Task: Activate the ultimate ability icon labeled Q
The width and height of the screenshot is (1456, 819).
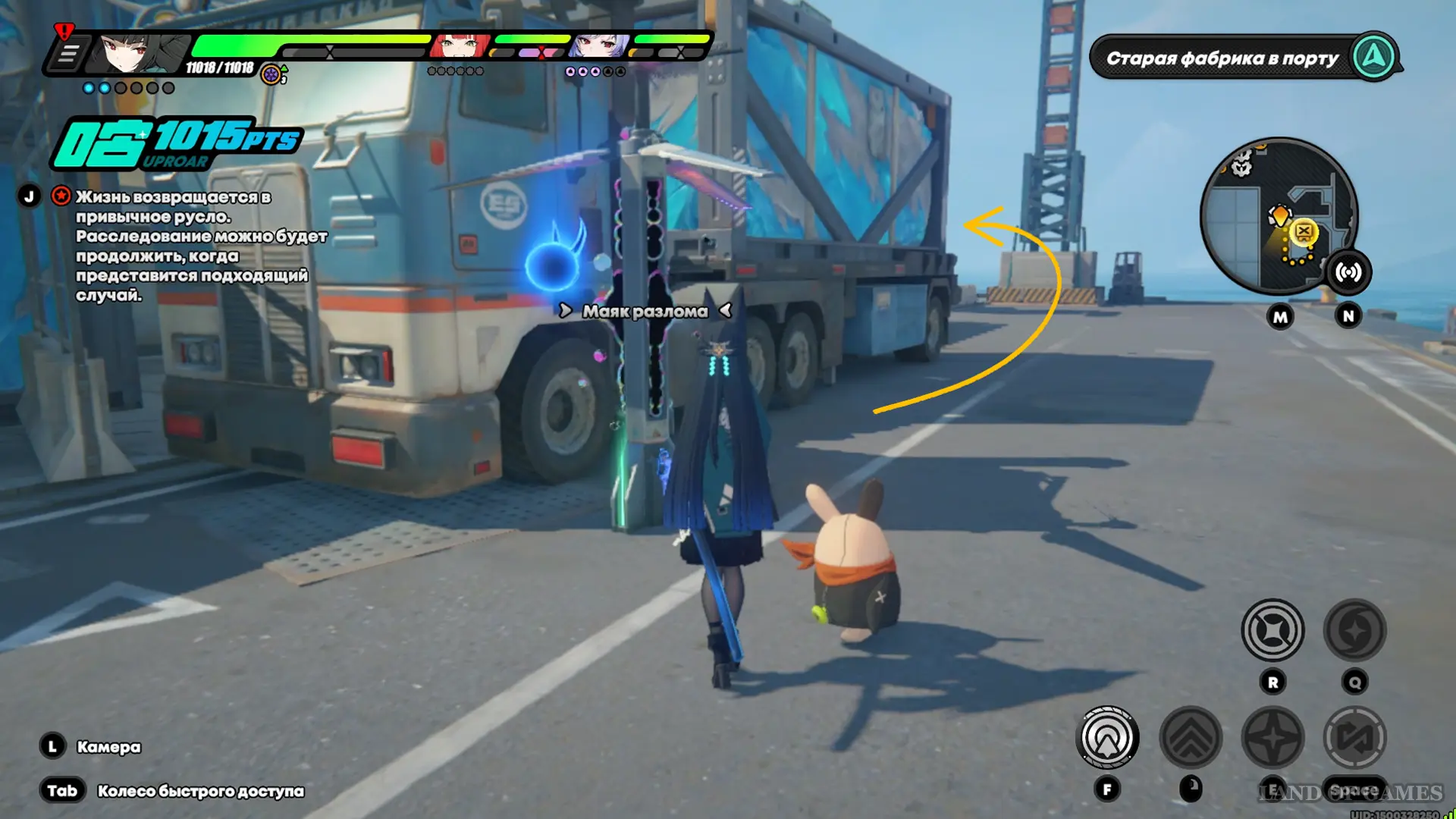Action: [1354, 630]
